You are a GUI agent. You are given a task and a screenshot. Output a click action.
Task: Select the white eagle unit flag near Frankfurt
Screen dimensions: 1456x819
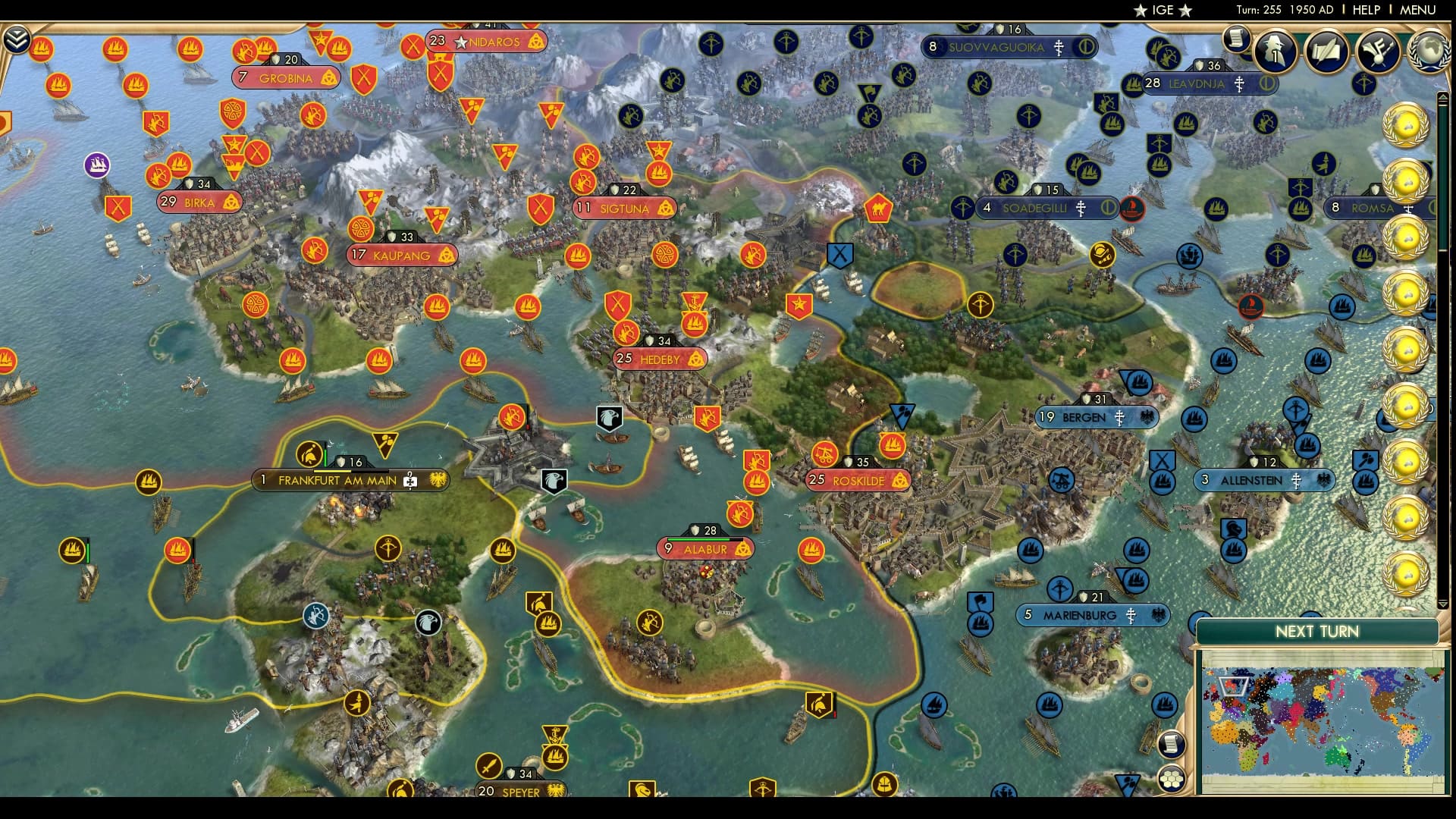554,479
